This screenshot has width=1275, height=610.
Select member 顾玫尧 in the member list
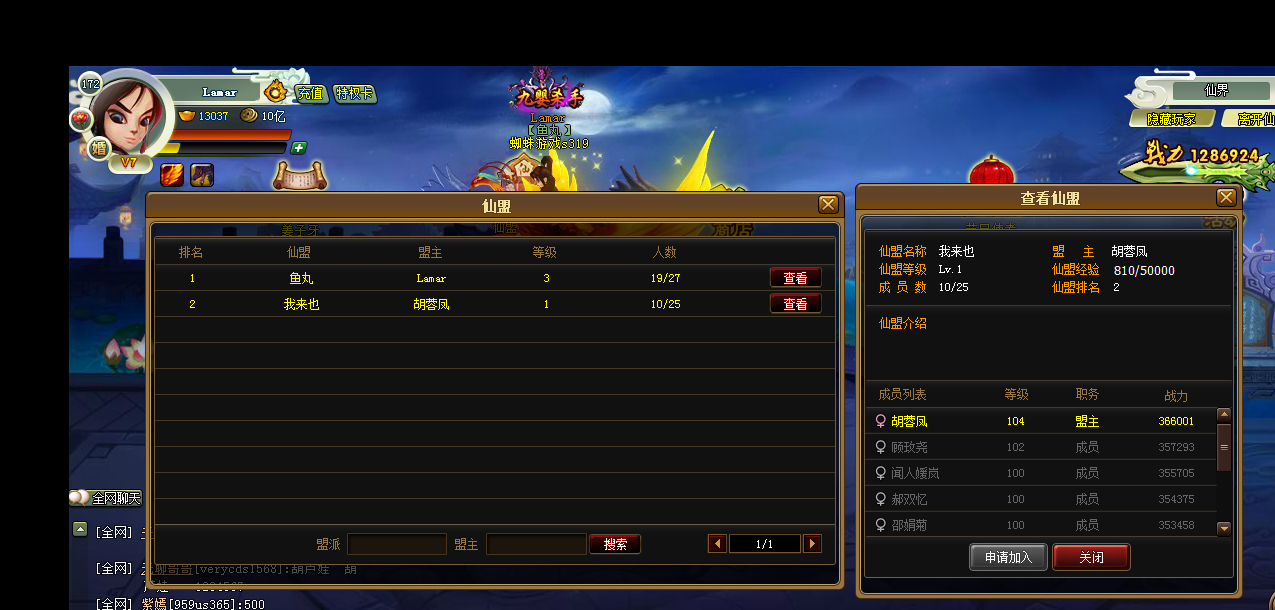909,447
